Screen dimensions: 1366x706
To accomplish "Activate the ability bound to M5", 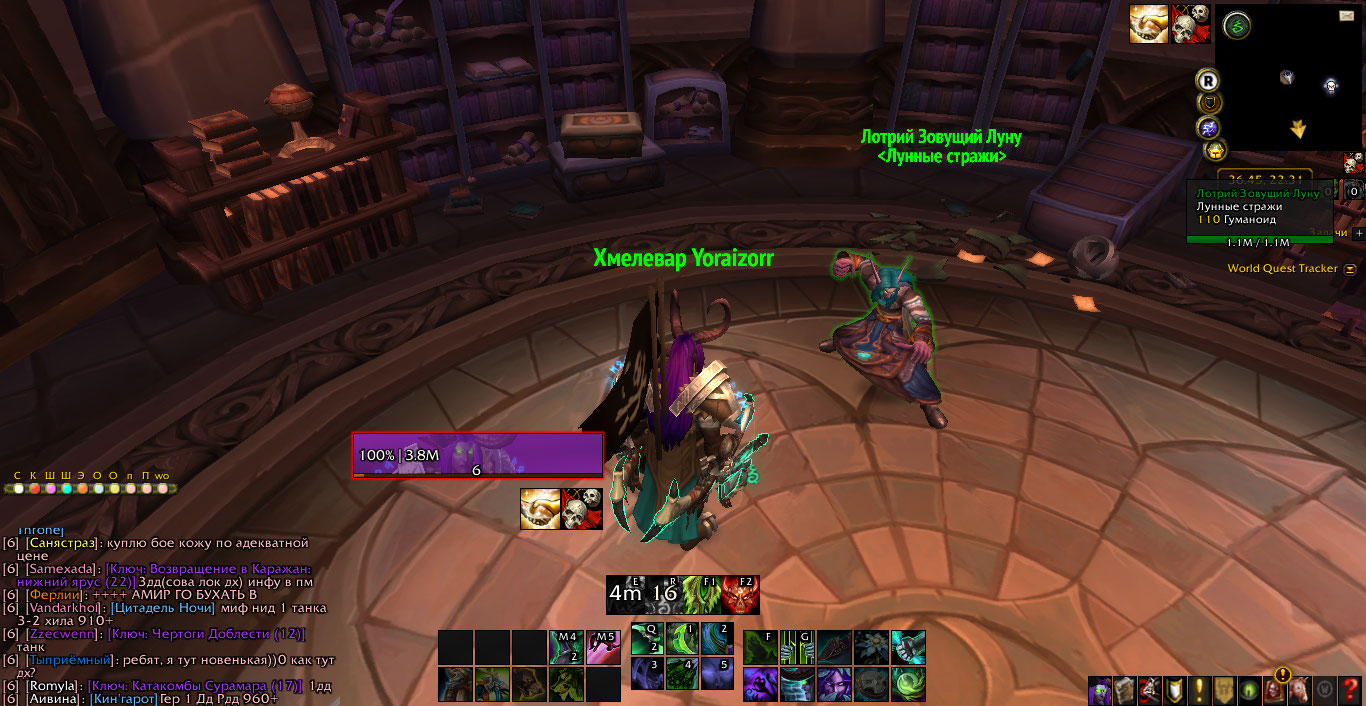I will (x=603, y=647).
